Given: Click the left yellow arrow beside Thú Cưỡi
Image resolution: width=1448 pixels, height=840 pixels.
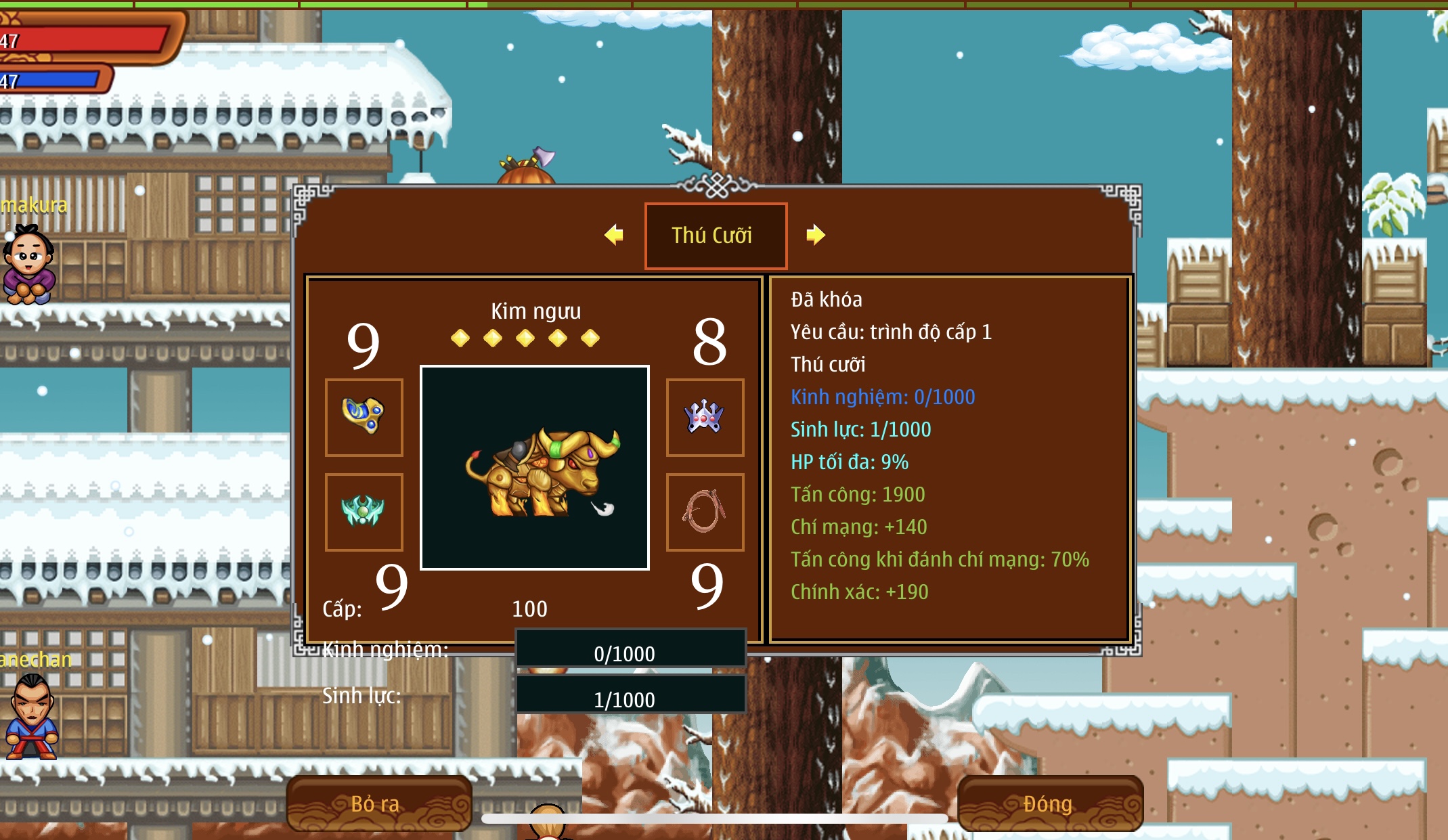Looking at the screenshot, I should pos(614,235).
